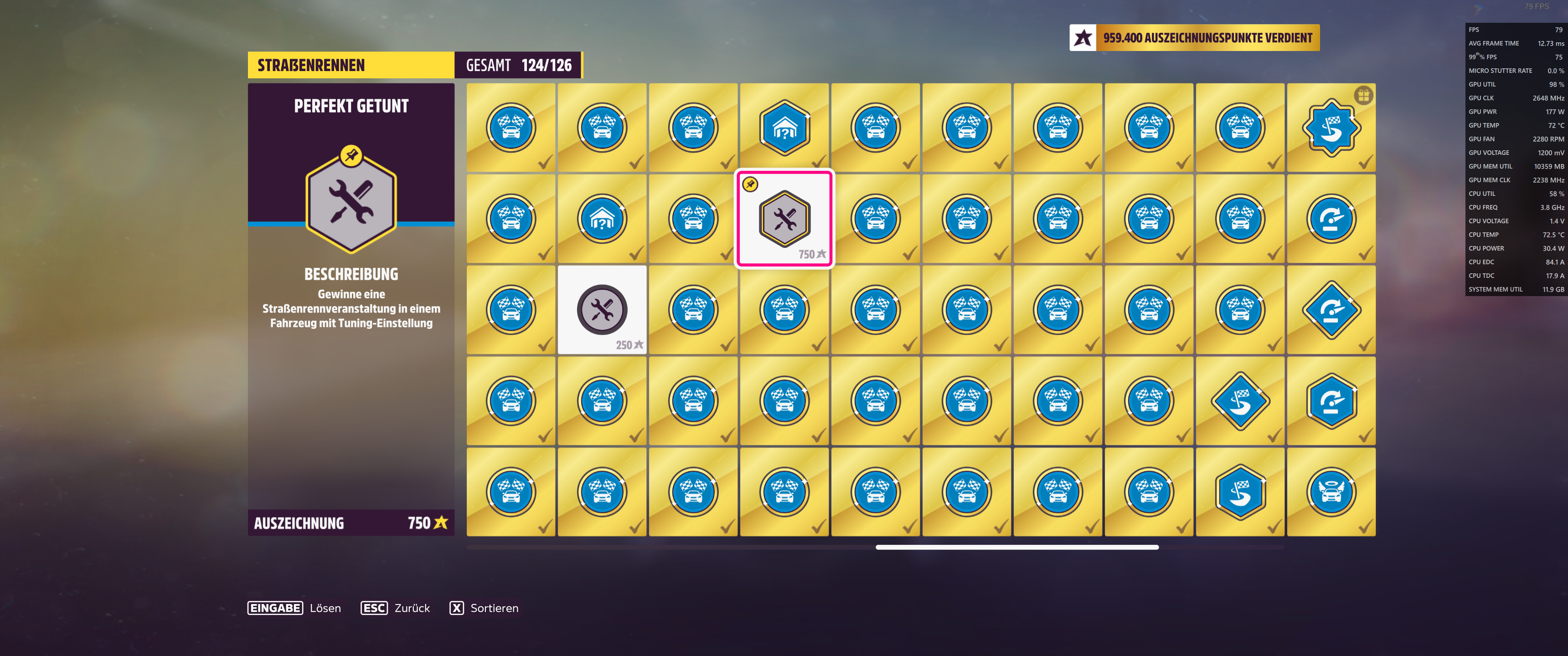Viewport: 1568px width, 656px height.
Task: Click the 250-point wrench tuning accolade
Action: (601, 309)
